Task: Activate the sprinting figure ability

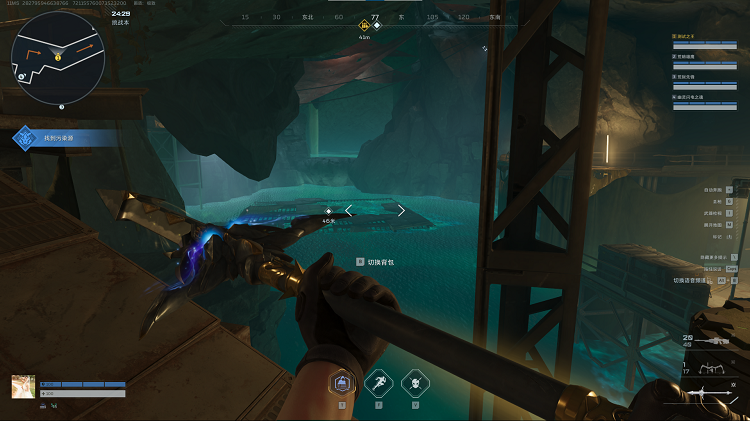Action: click(378, 382)
